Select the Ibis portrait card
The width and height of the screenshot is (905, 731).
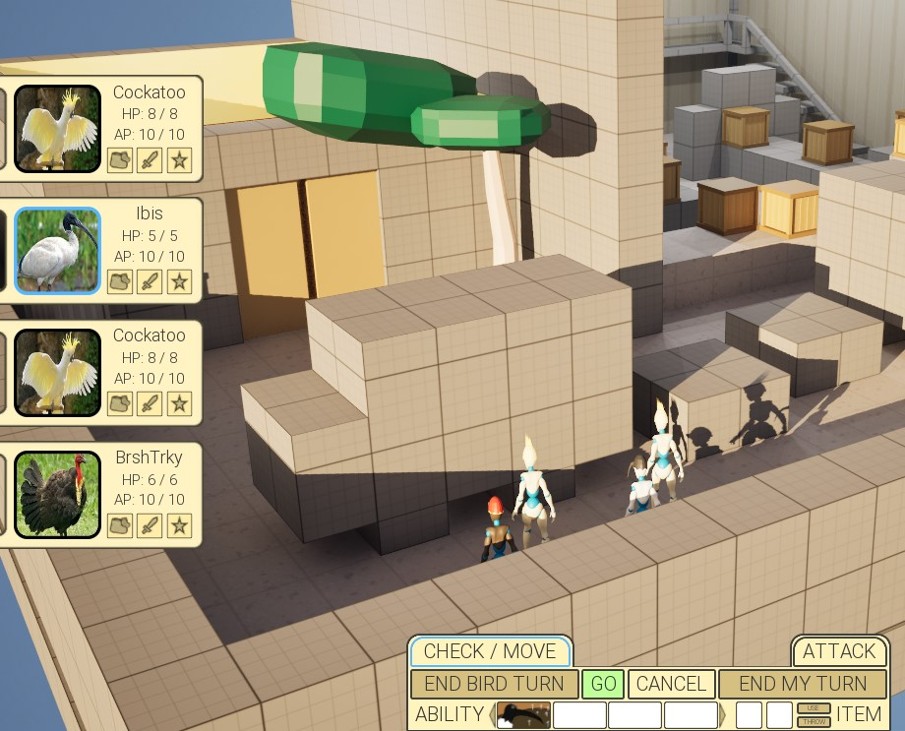point(57,251)
